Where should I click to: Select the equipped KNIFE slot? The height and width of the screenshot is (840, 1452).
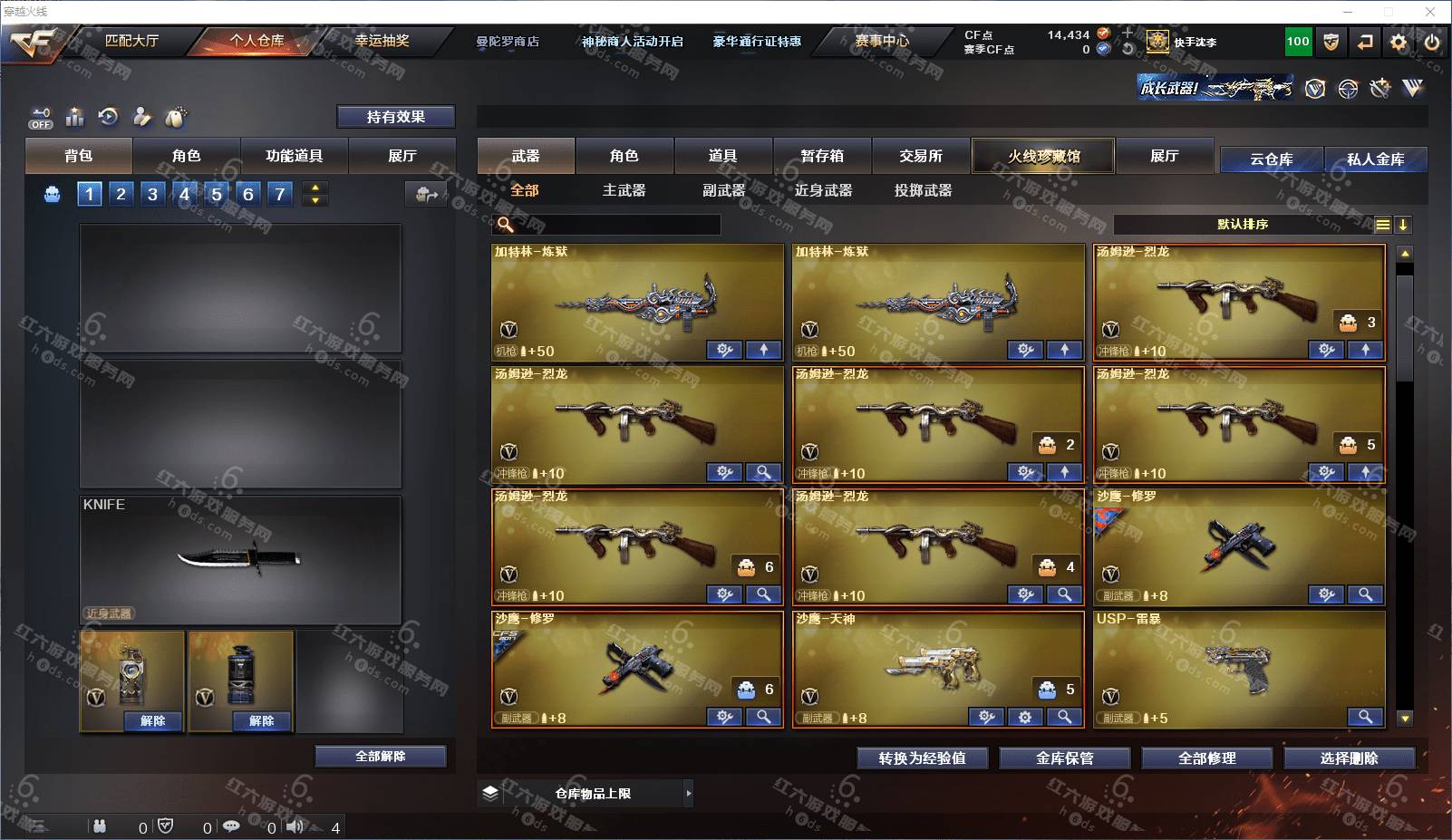tap(240, 559)
